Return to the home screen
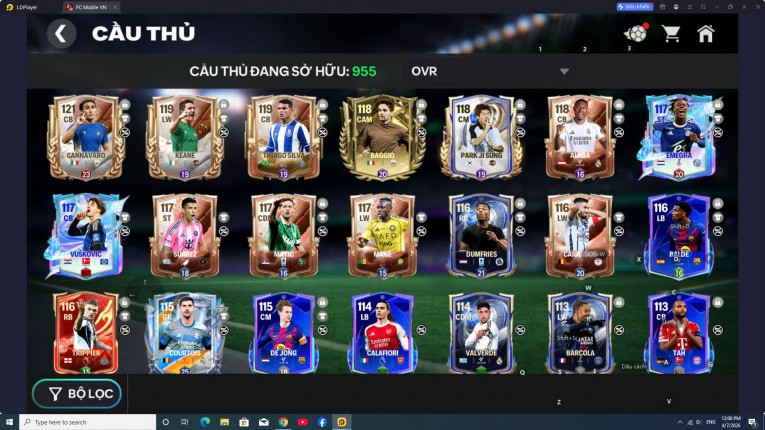 706,34
